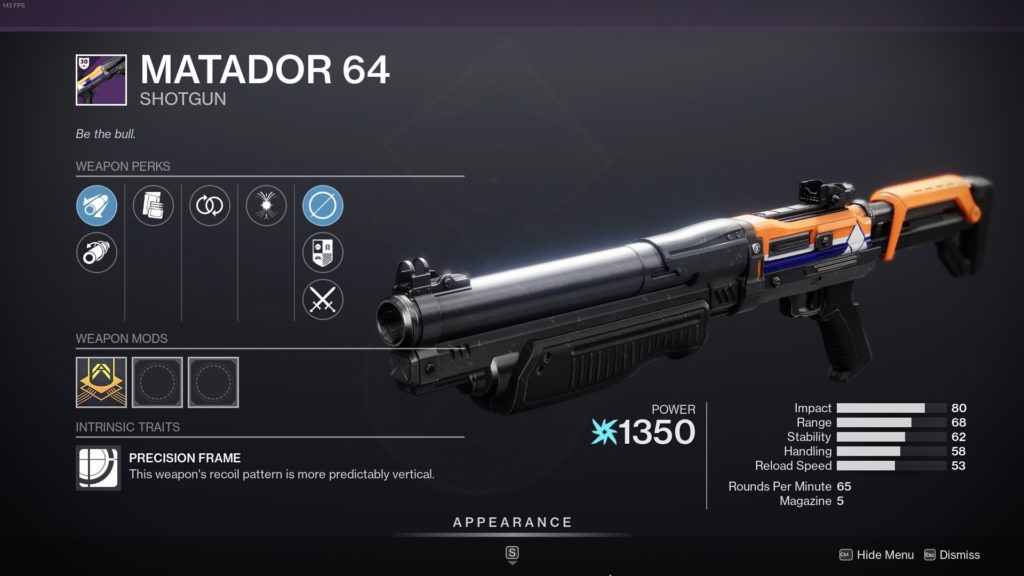Open the gold chevron weapon mod slot
1024x576 pixels.
coord(101,382)
